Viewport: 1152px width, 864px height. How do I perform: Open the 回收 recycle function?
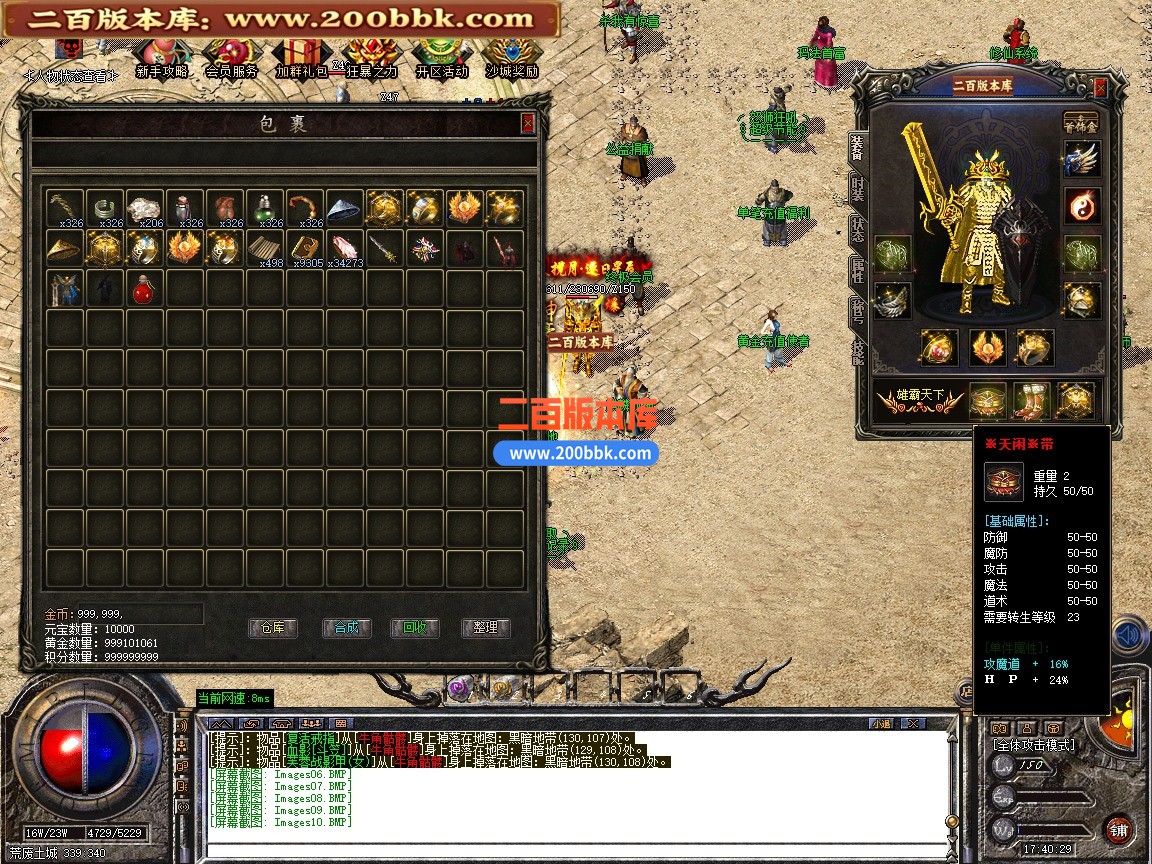[x=415, y=628]
